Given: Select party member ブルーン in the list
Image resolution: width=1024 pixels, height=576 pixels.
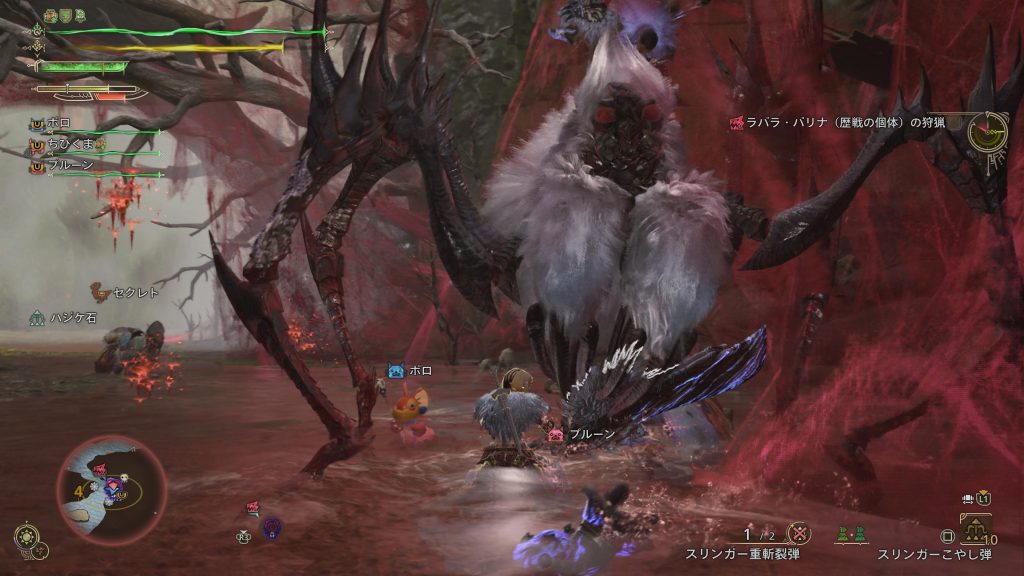Looking at the screenshot, I should [x=67, y=166].
